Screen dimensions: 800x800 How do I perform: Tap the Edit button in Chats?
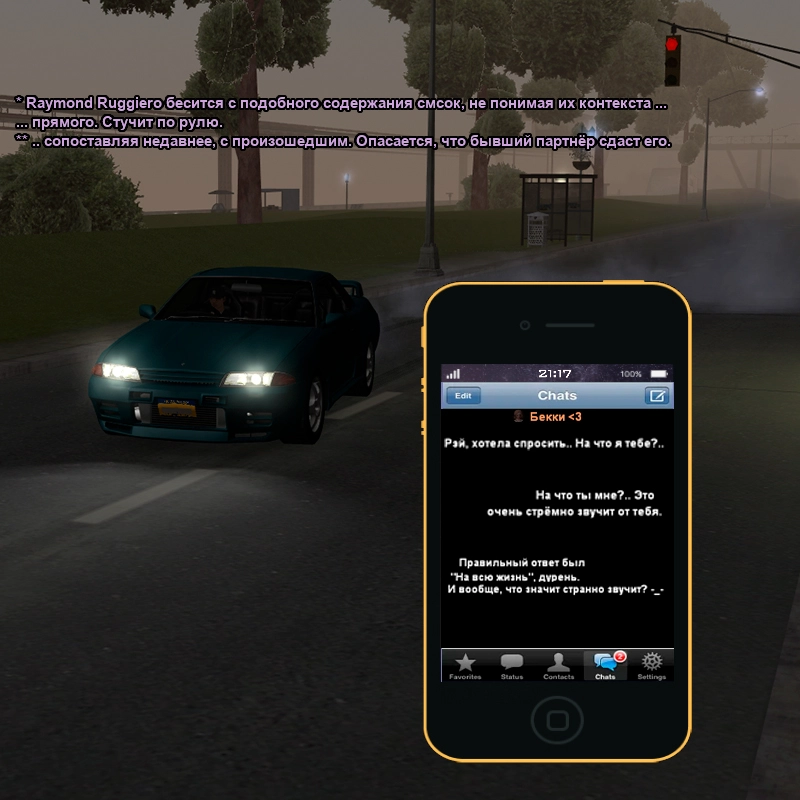point(463,395)
